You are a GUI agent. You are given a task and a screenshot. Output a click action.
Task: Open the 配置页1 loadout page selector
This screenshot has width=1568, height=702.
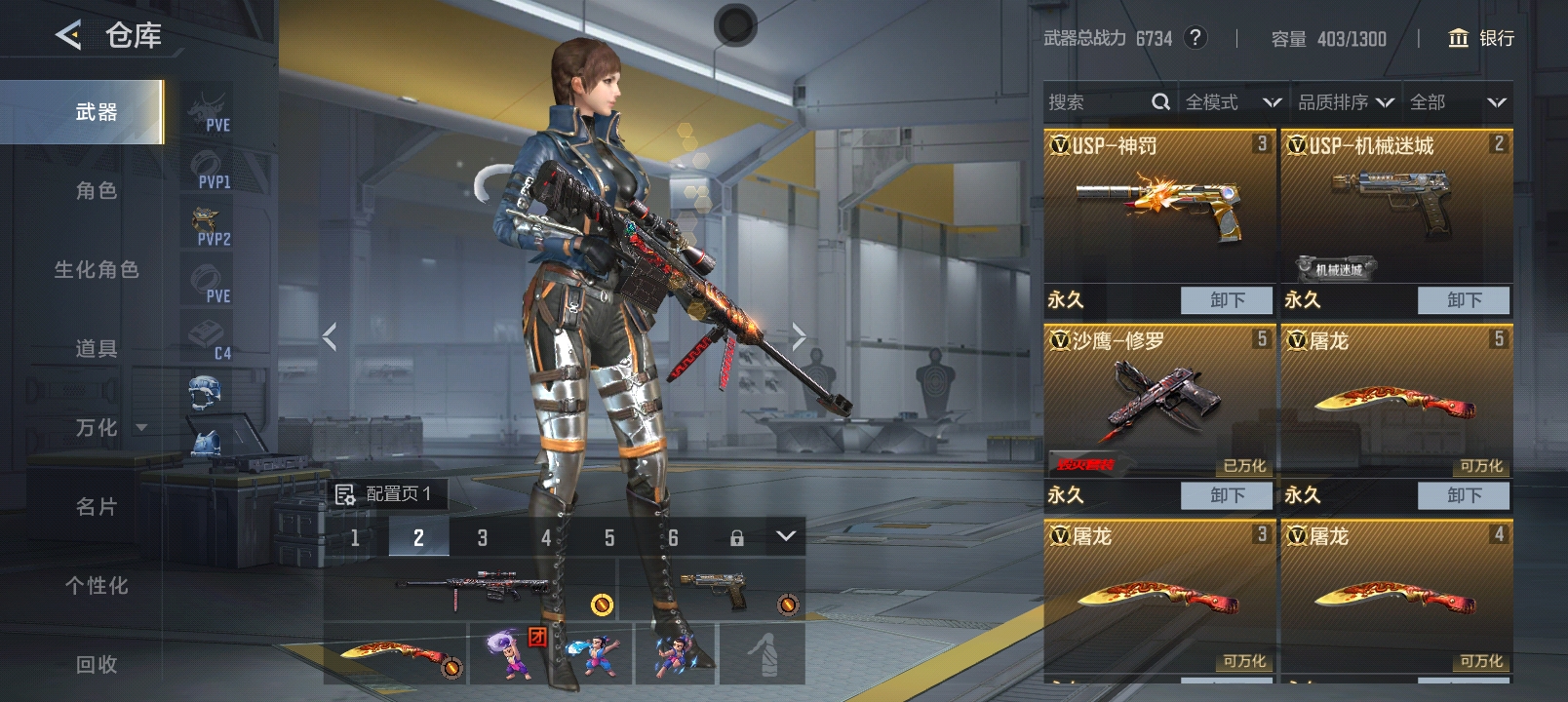385,494
